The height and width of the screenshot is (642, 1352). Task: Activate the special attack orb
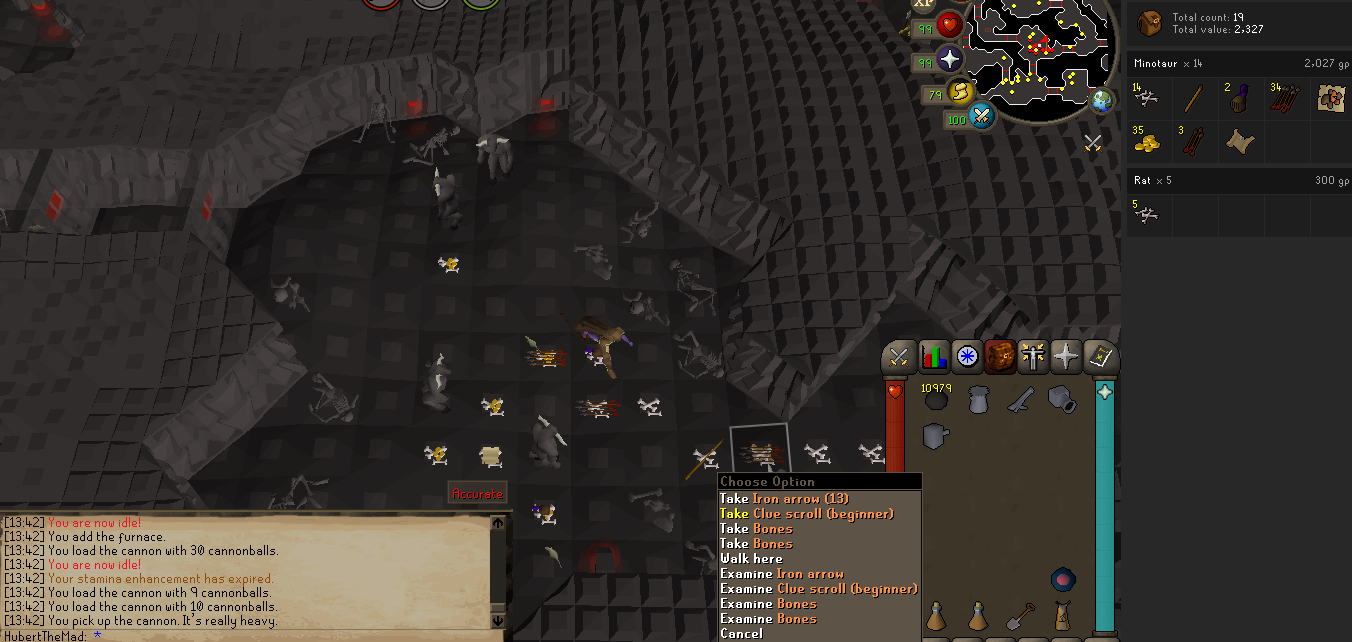point(982,117)
